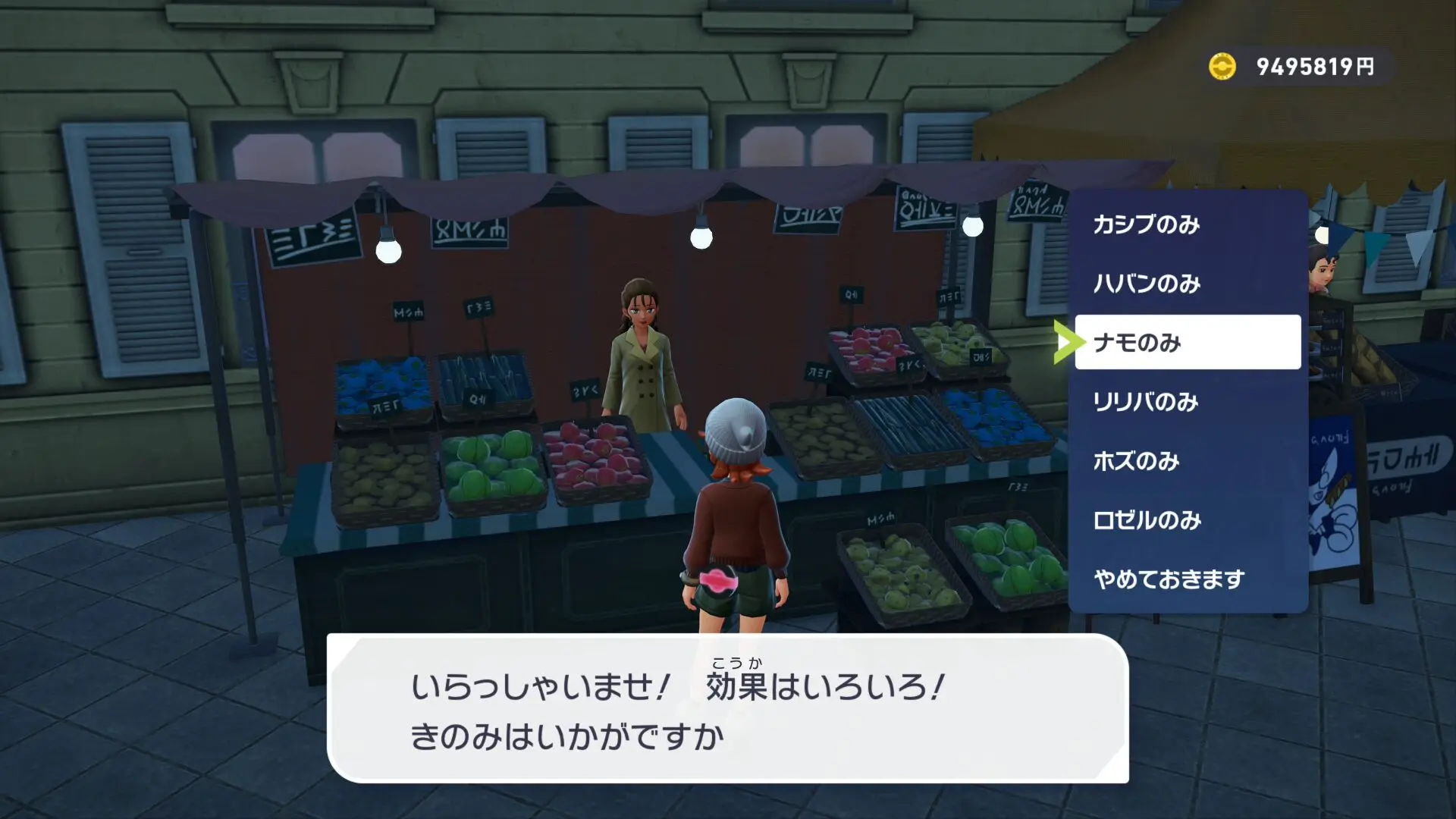The width and height of the screenshot is (1456, 819).
Task: Select リリバのみ berry entry
Action: [x=1187, y=402]
